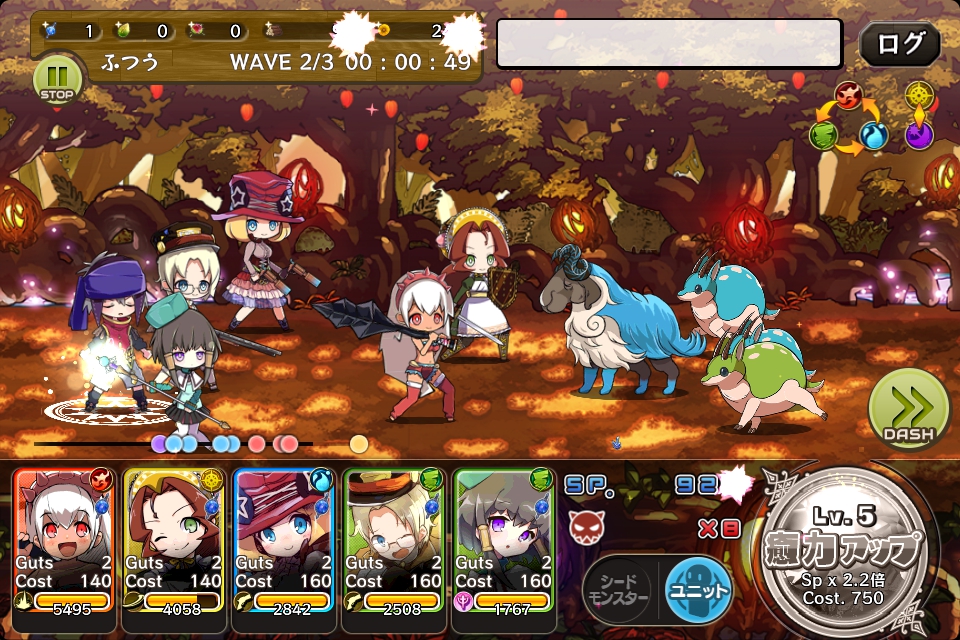
Task: Summon the glasses-wearing top-hat unit card
Action: pyautogui.click(x=393, y=540)
